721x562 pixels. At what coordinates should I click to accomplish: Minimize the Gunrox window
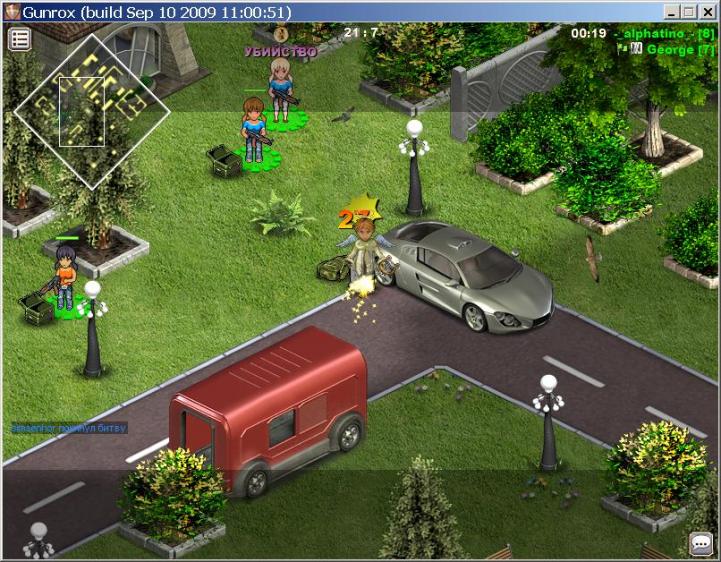[671, 12]
